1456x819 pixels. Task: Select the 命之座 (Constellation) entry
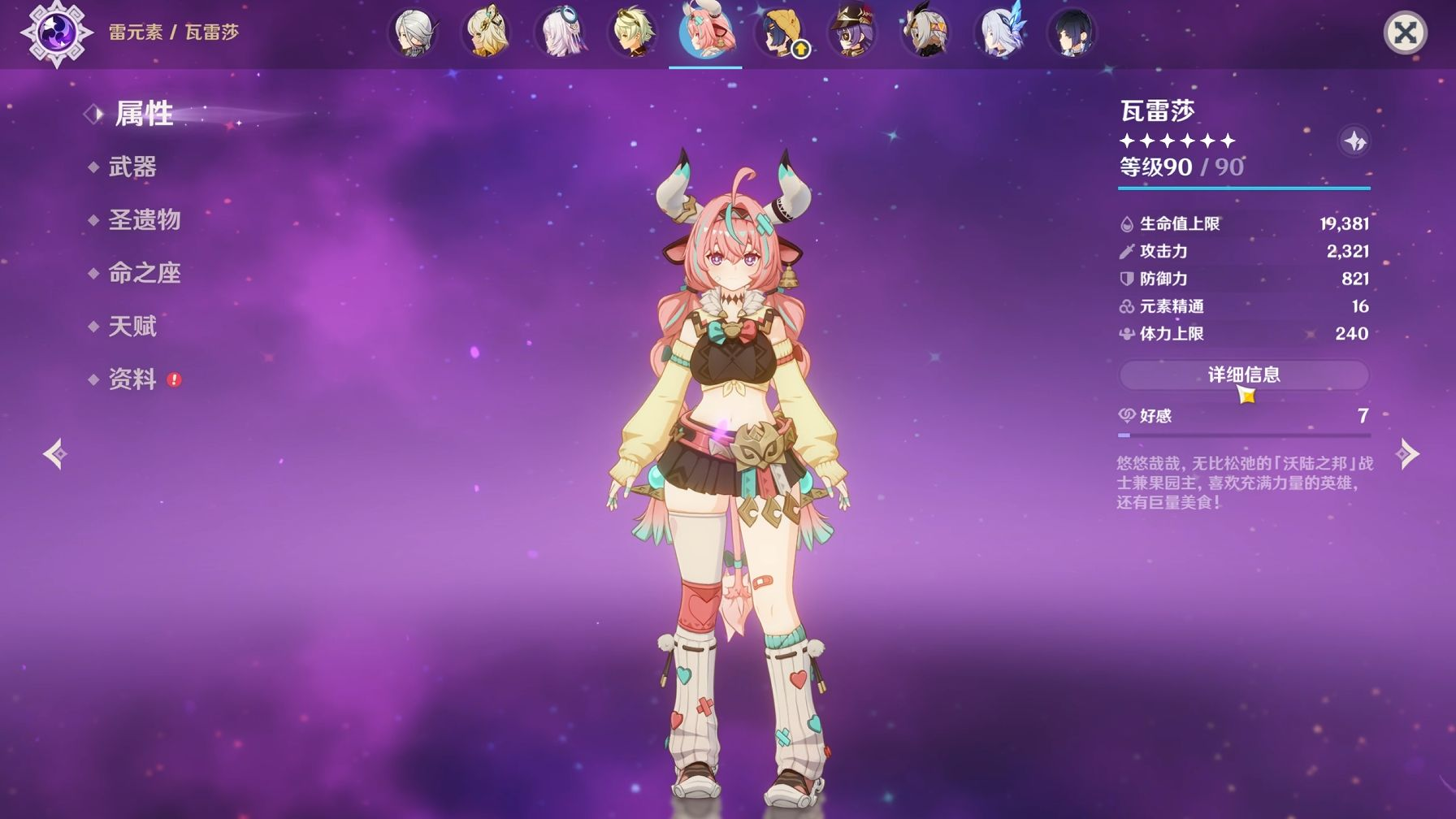pyautogui.click(x=144, y=273)
